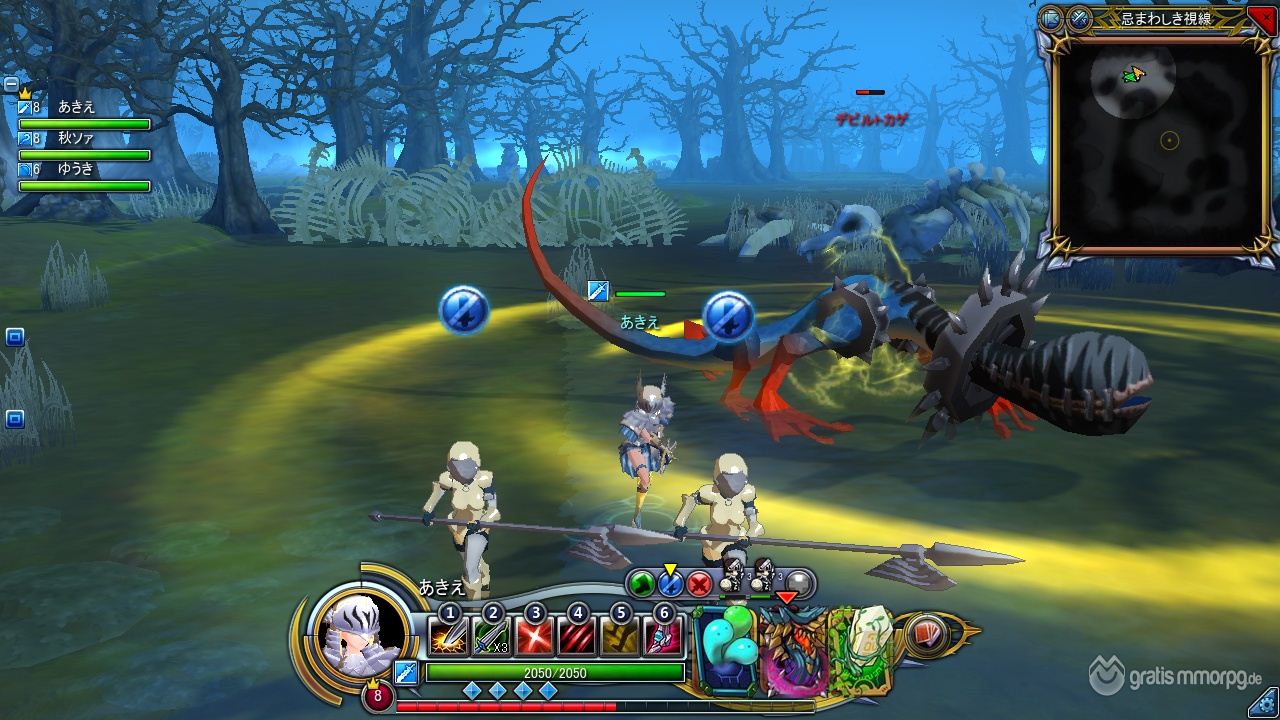Screen dimensions: 1280x720
Task: Click the grey orb button
Action: click(x=799, y=583)
